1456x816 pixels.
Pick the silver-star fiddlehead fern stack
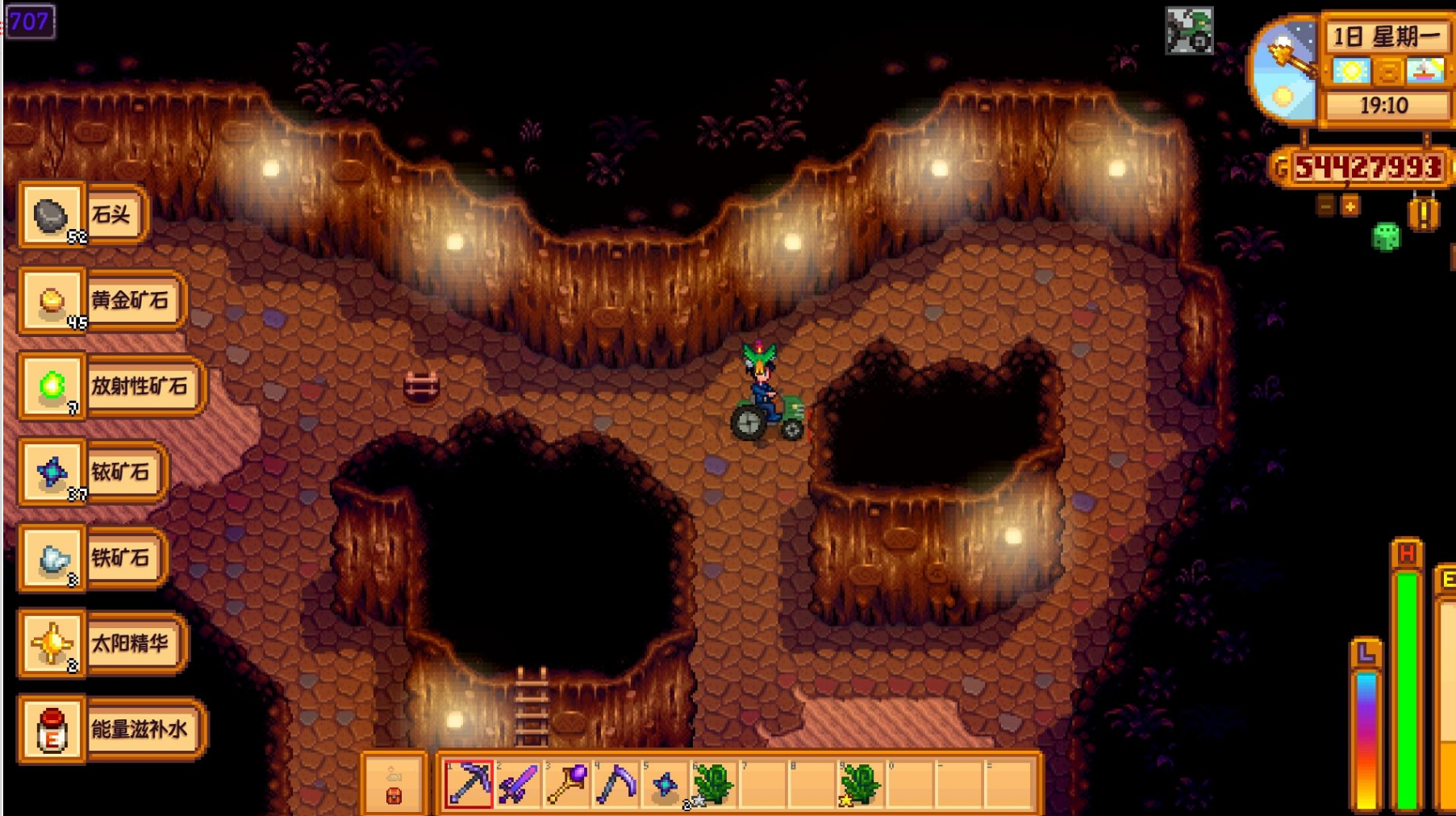713,783
